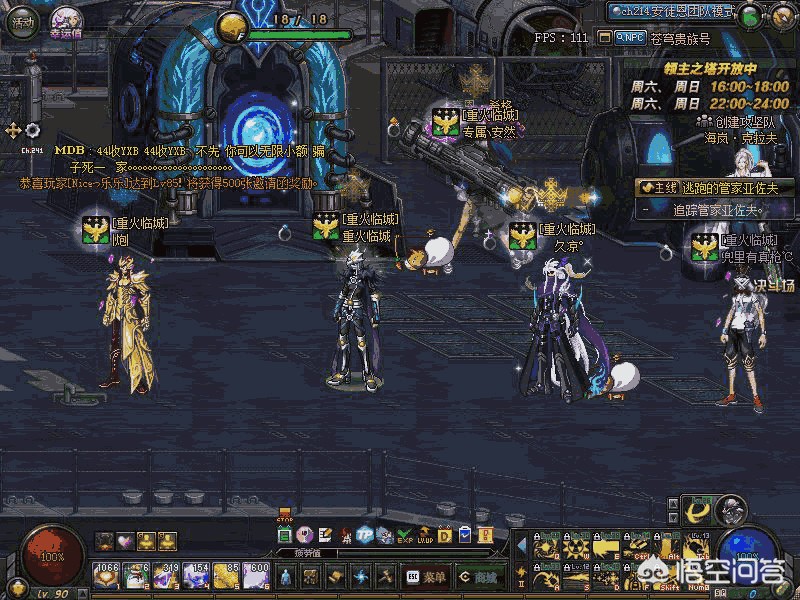Click the EXP icon in the bottom bar
The width and height of the screenshot is (800, 600).
[404, 535]
